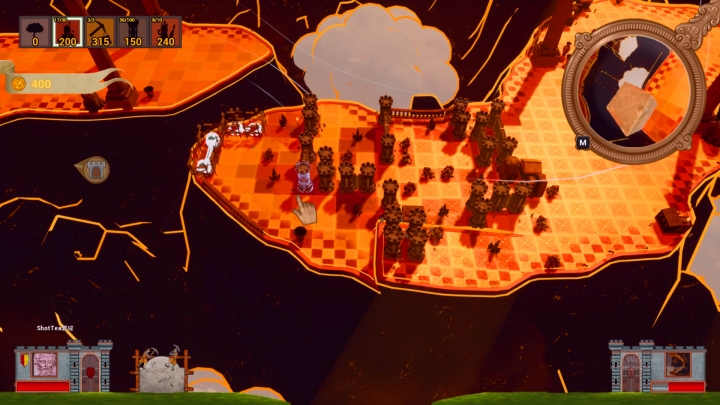Select the tree build slot costing 0
720x405 pixels.
pos(34,32)
